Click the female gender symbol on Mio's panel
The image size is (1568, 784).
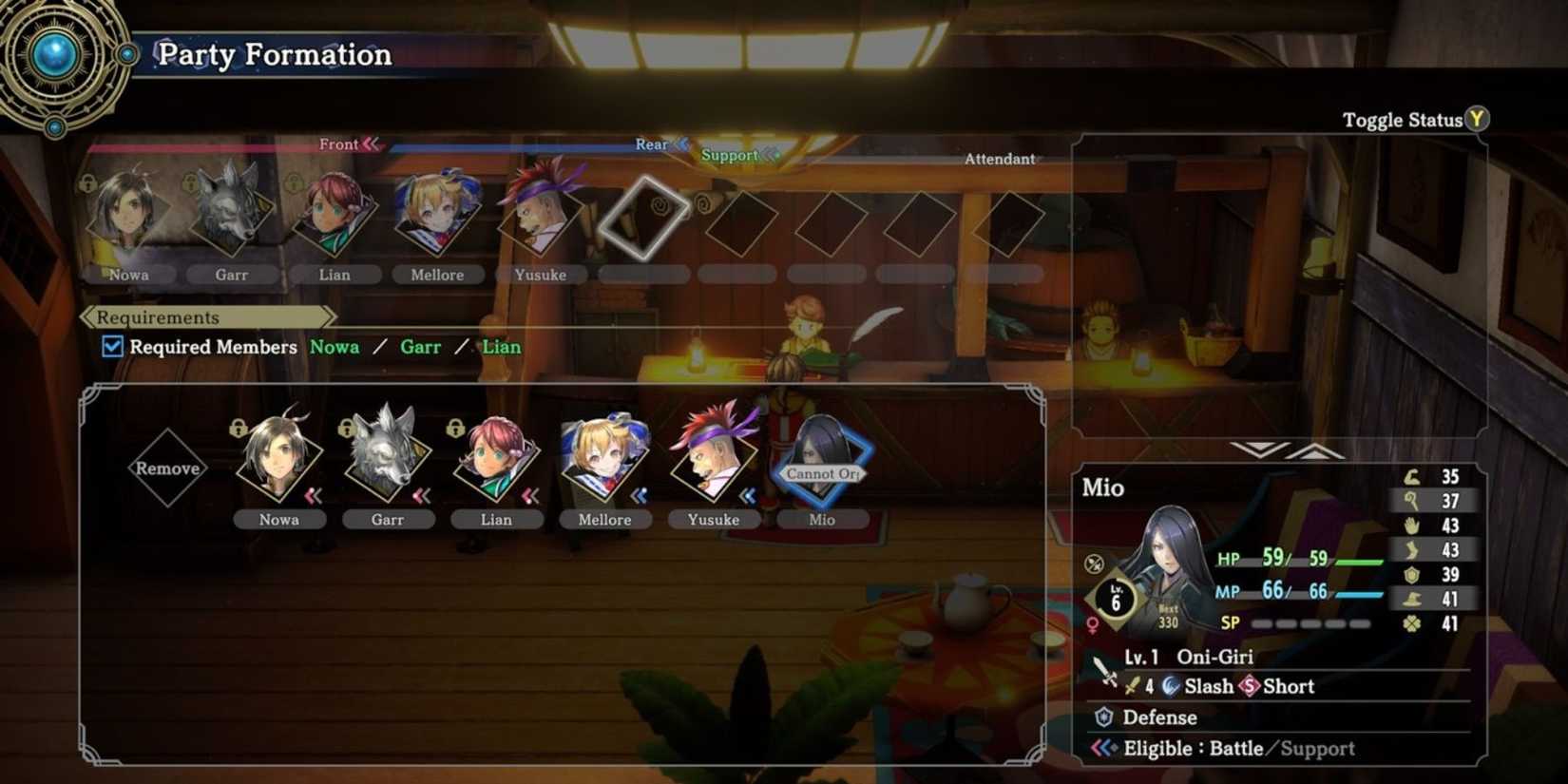pyautogui.click(x=1093, y=624)
